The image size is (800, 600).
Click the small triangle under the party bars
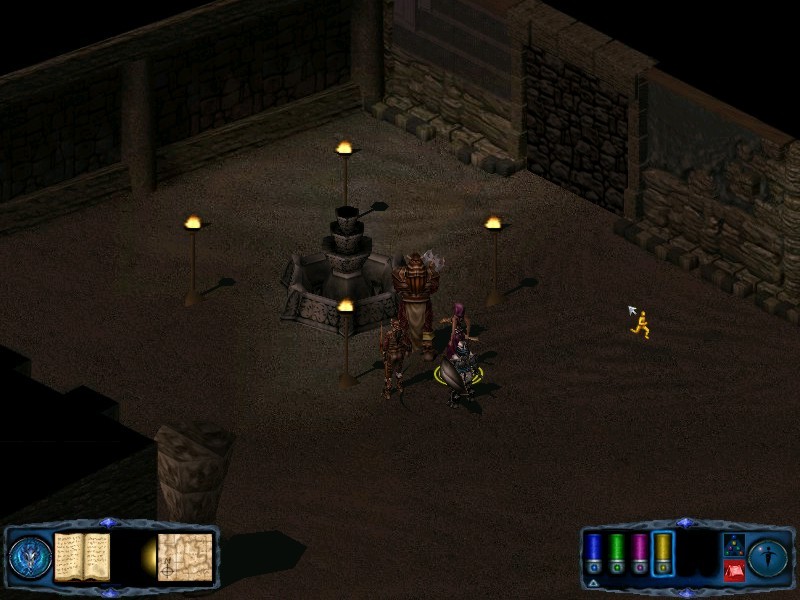click(x=594, y=582)
